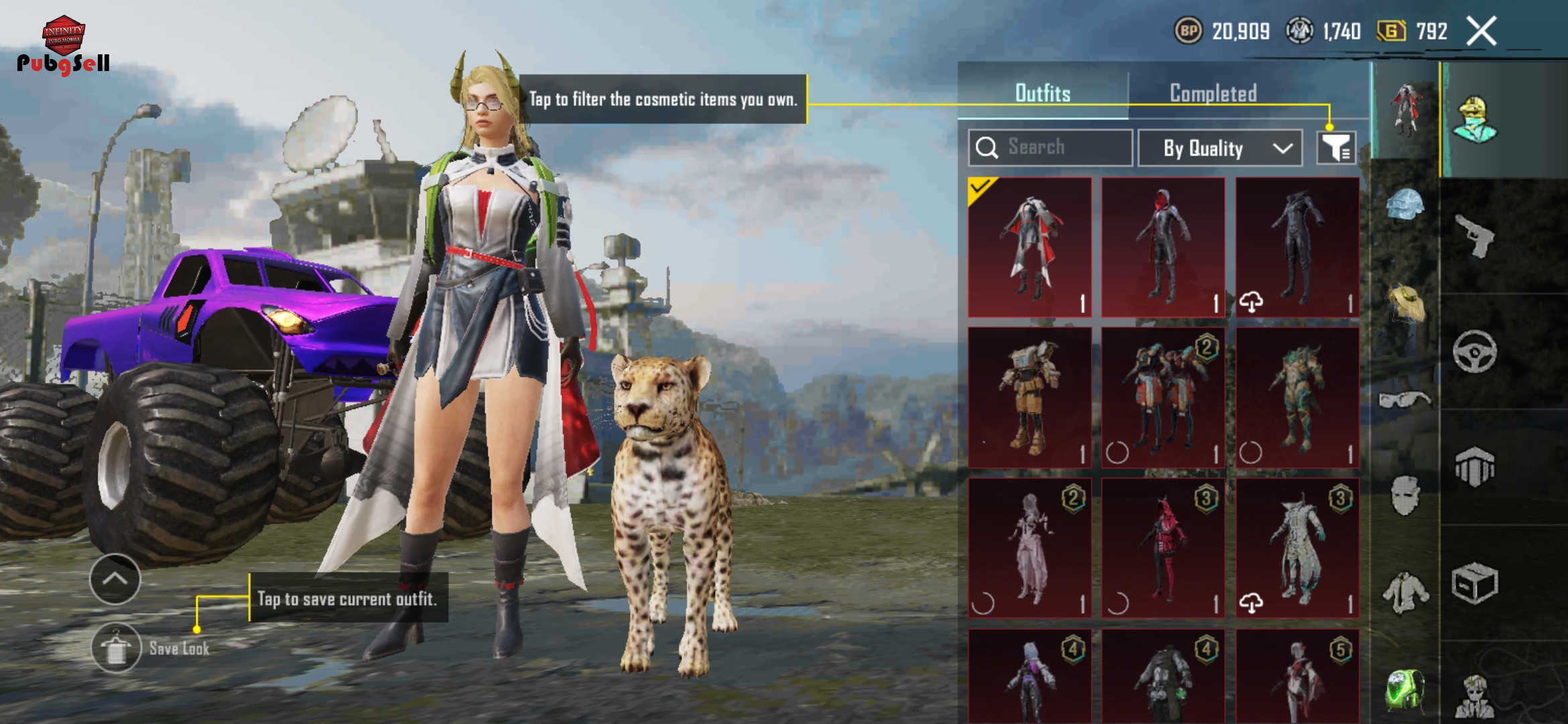Select the equipped outfit with yellow checkmark
Image resolution: width=1568 pixels, height=724 pixels.
tap(1030, 247)
